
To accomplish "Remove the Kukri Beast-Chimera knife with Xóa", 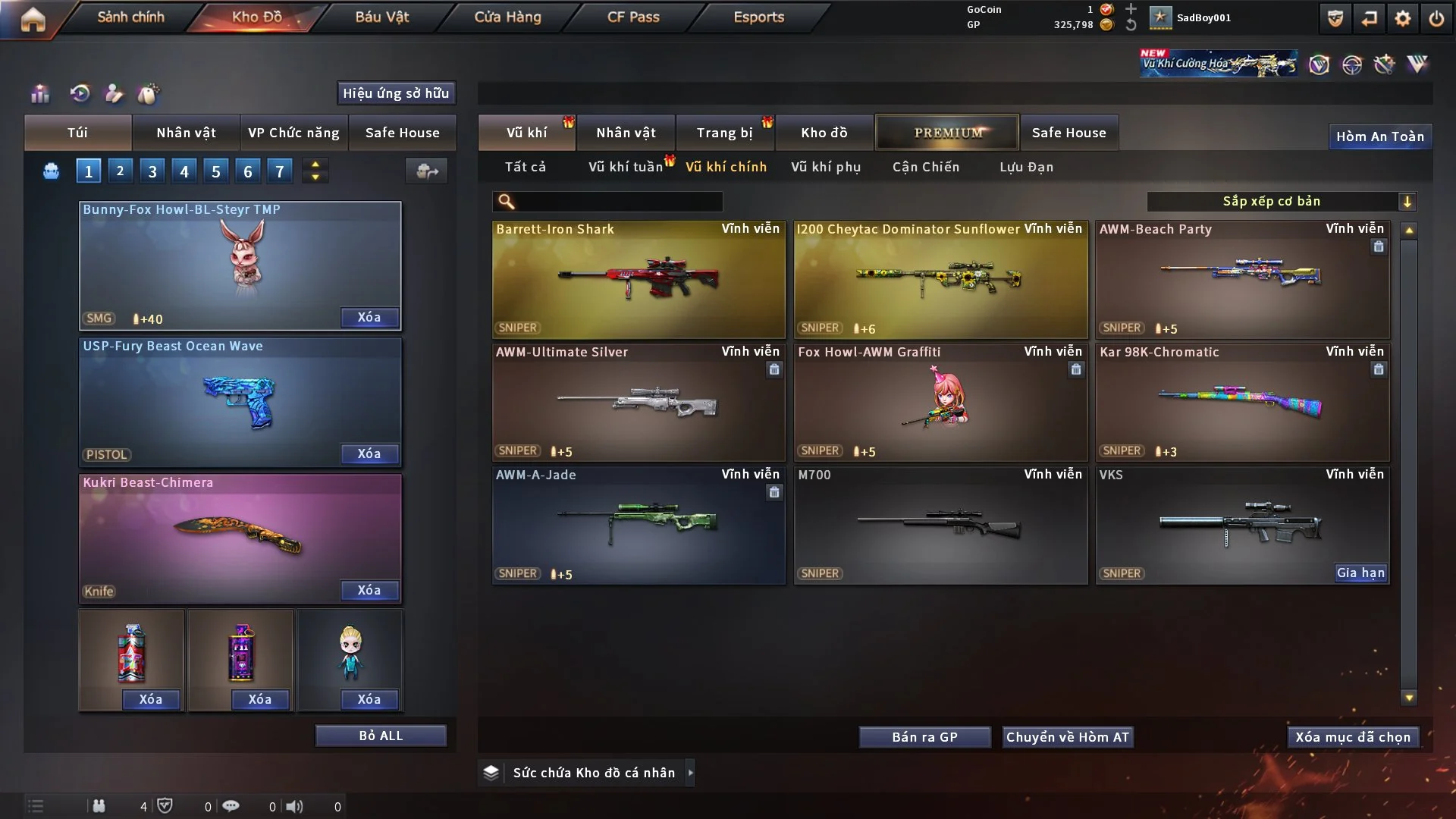I will coord(369,590).
